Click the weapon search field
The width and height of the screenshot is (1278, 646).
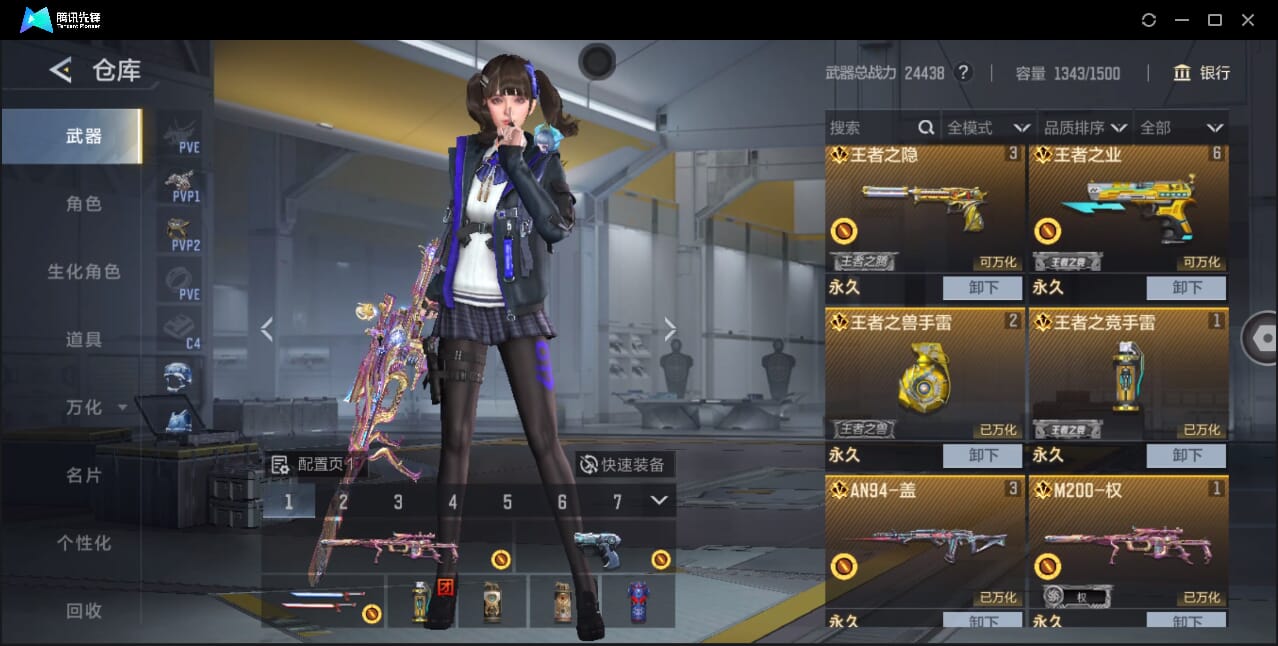click(x=870, y=127)
